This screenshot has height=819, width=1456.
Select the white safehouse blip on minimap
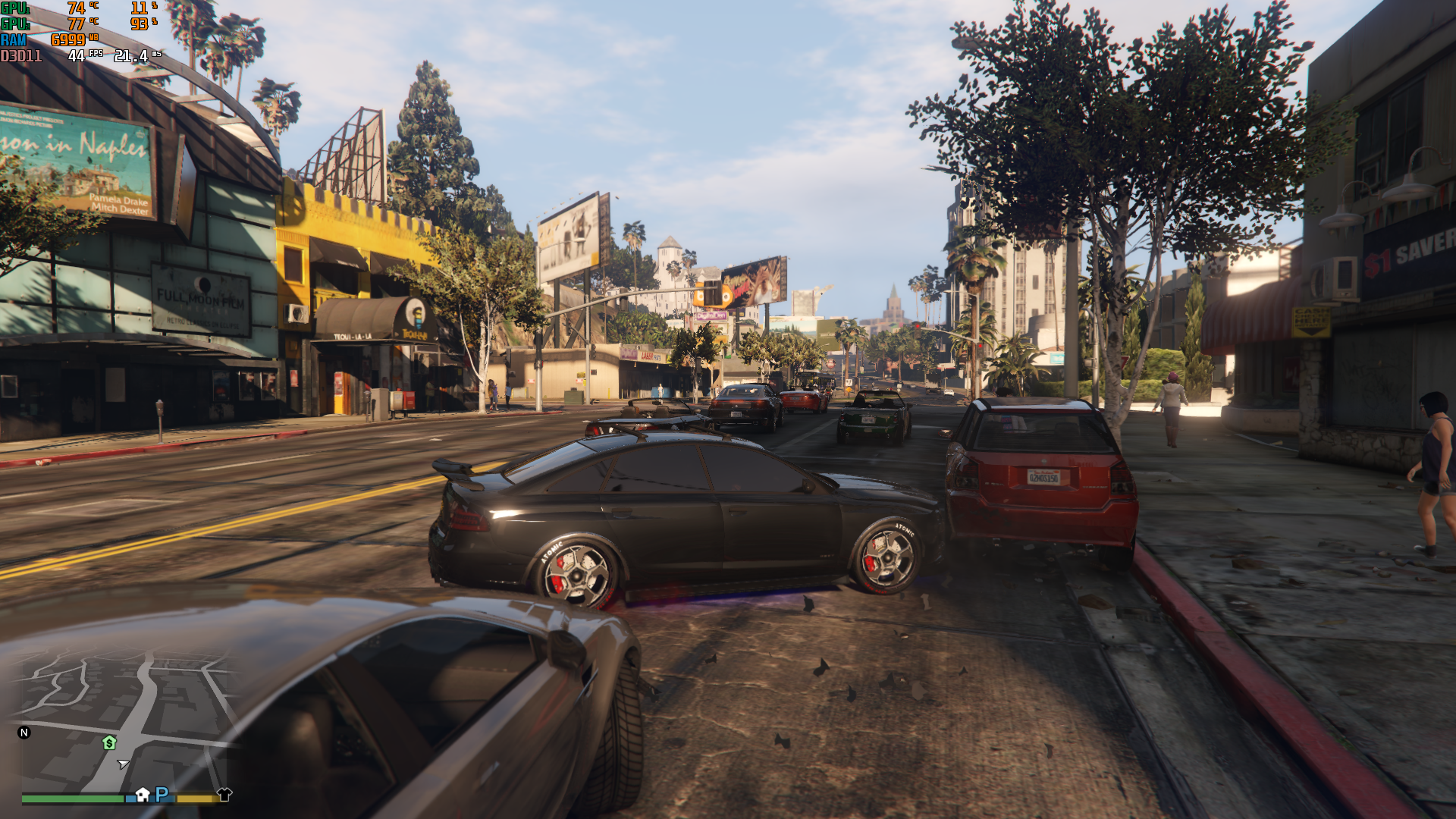[143, 794]
